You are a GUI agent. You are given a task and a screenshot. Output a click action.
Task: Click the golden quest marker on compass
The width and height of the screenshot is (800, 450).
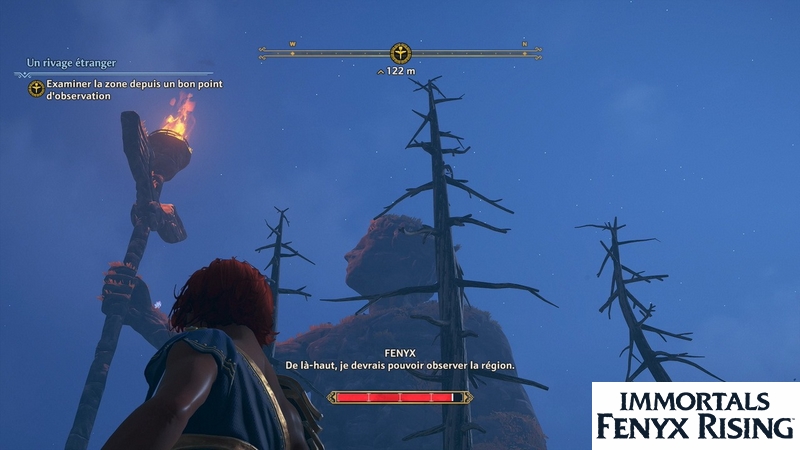(399, 53)
